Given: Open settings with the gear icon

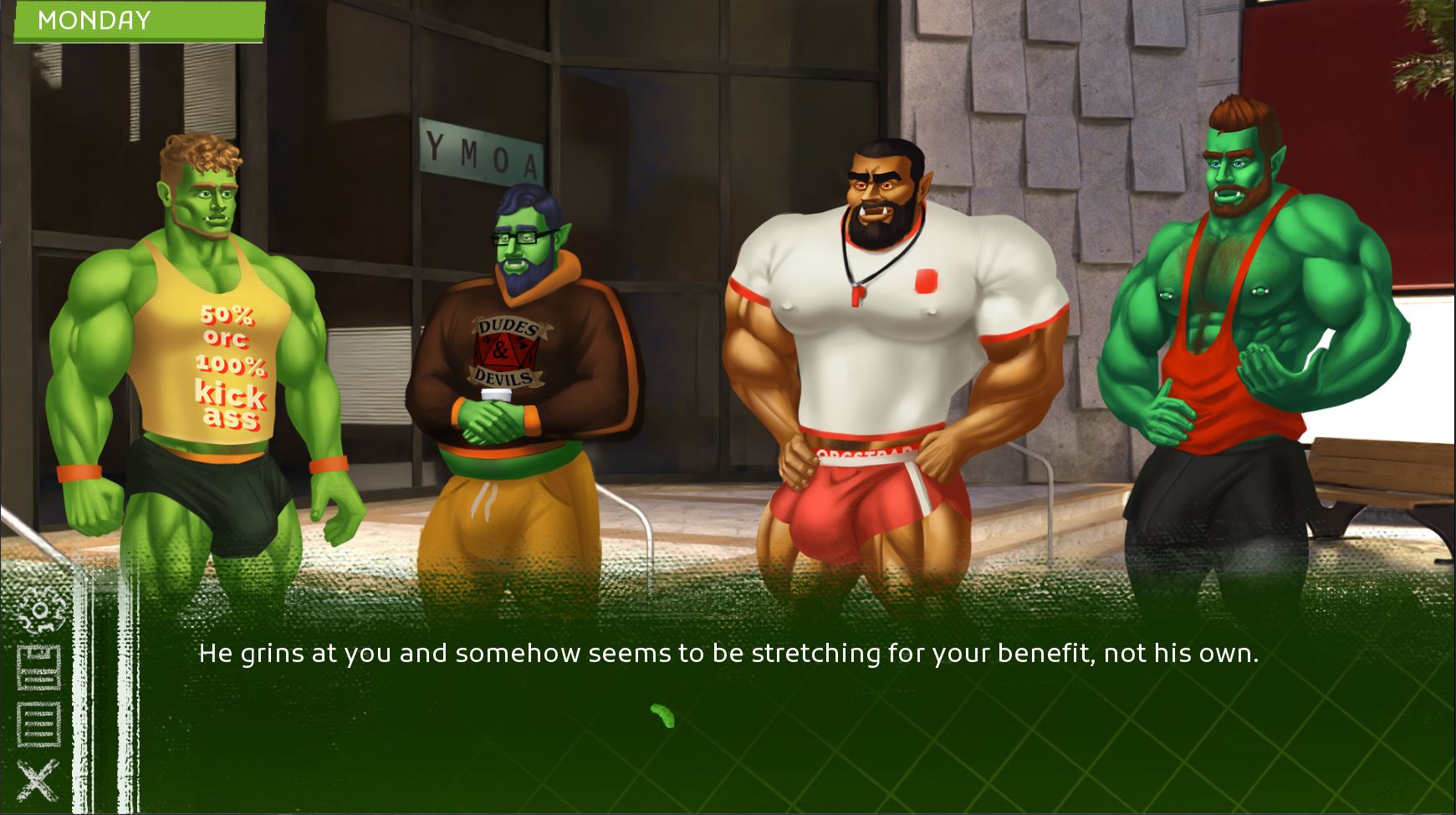Looking at the screenshot, I should 40,609.
